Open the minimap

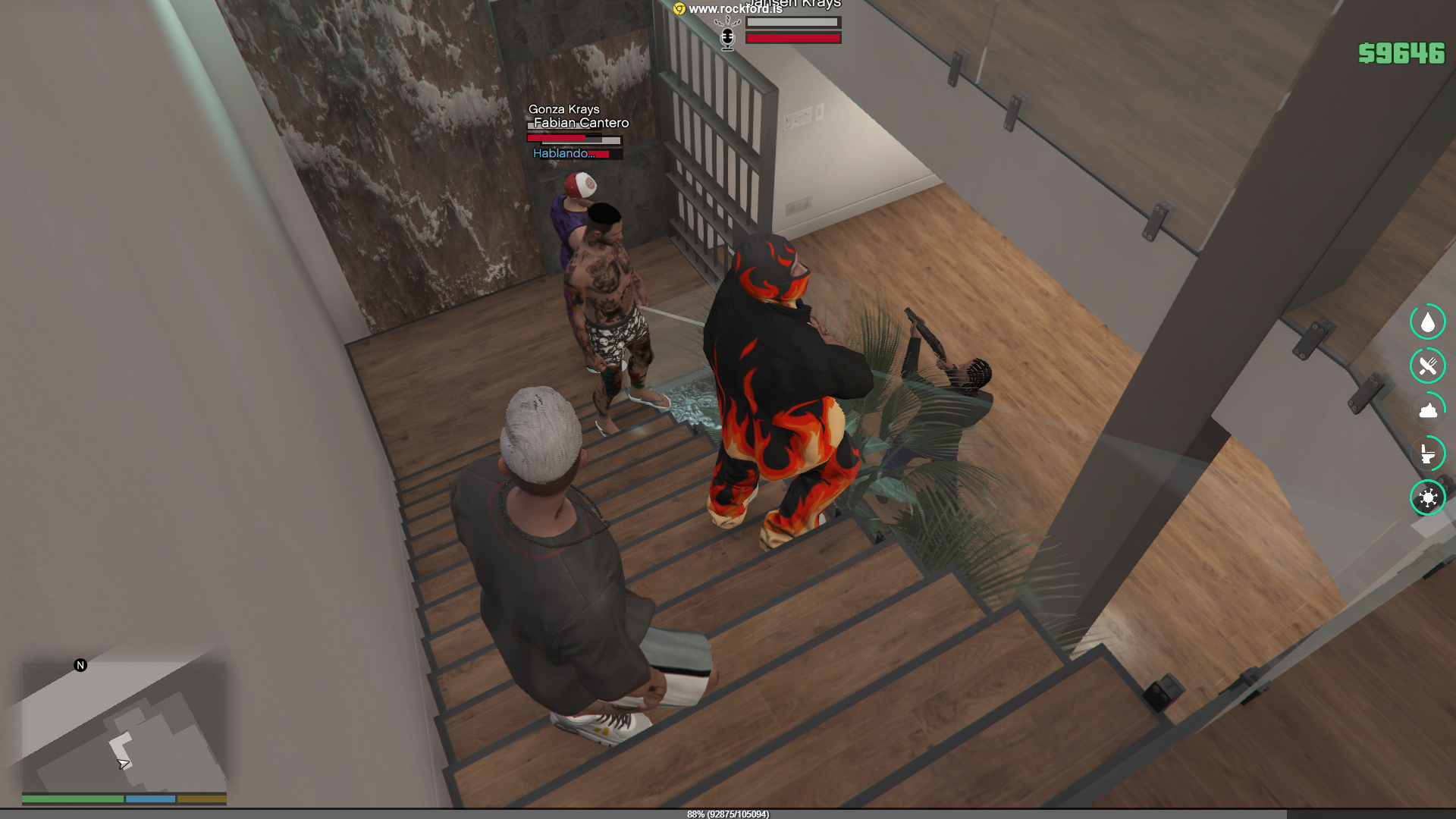point(124,726)
